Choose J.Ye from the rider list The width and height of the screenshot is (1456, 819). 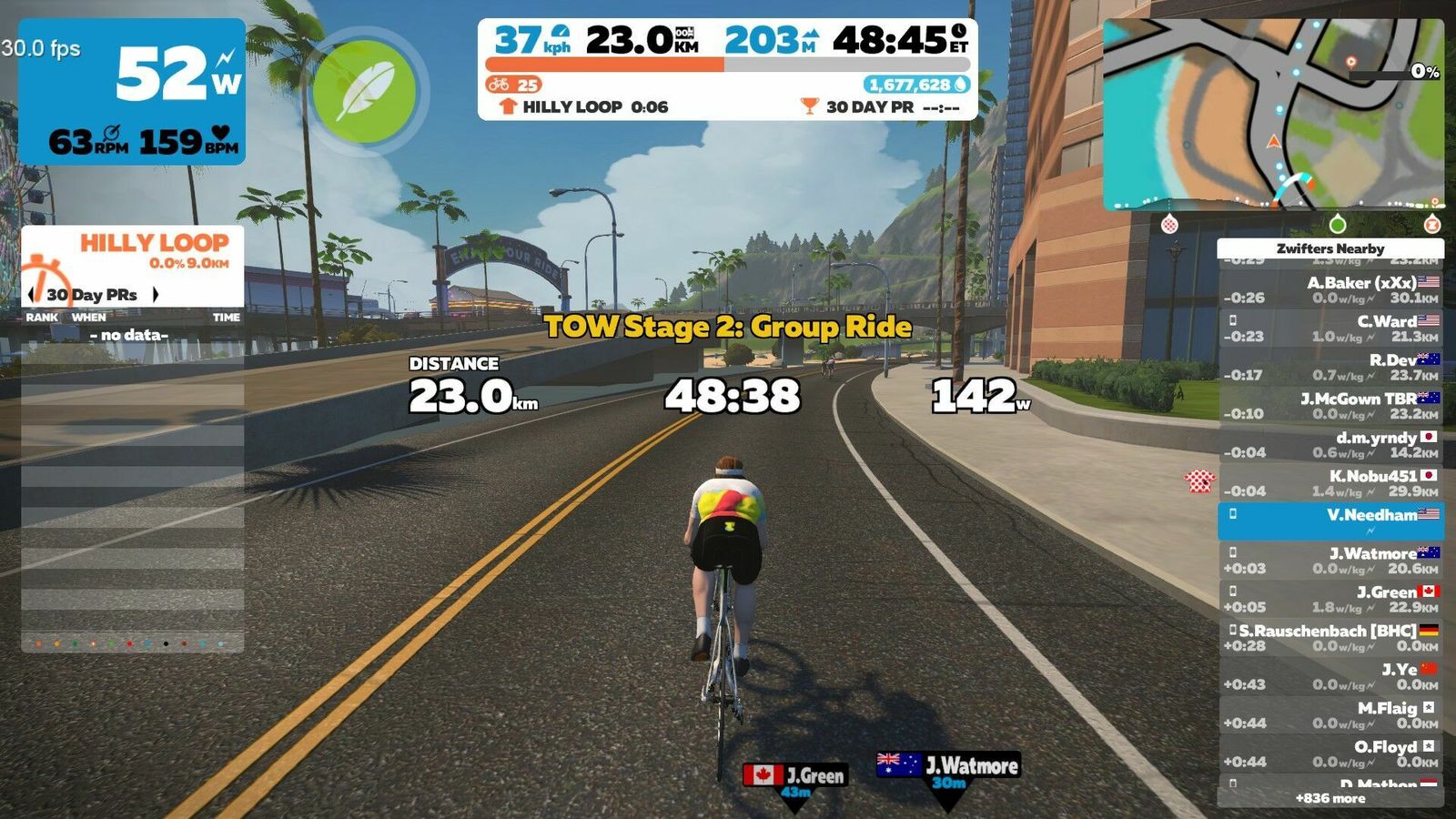point(1330,676)
